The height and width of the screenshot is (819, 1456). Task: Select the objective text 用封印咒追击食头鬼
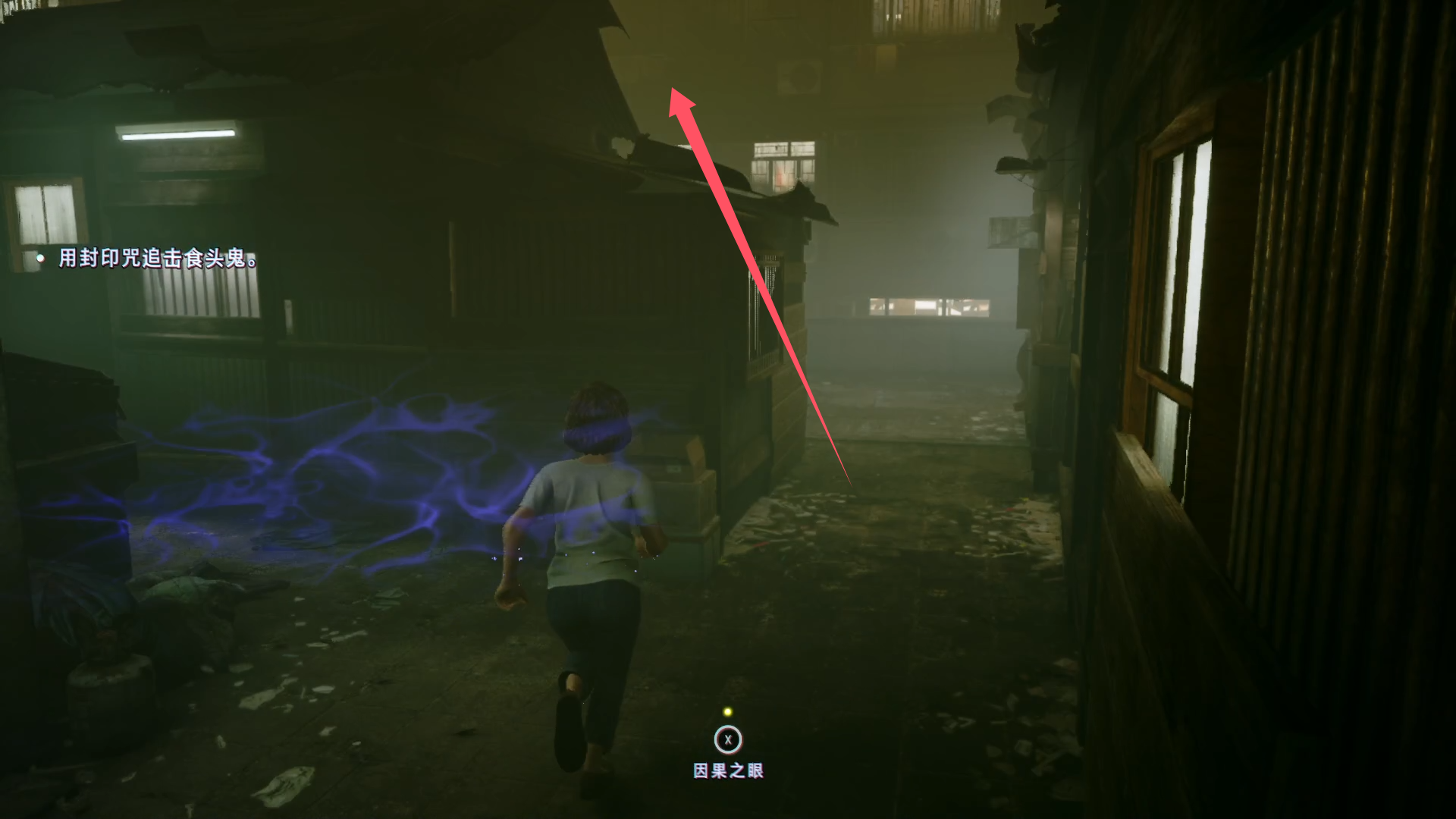[x=158, y=259]
